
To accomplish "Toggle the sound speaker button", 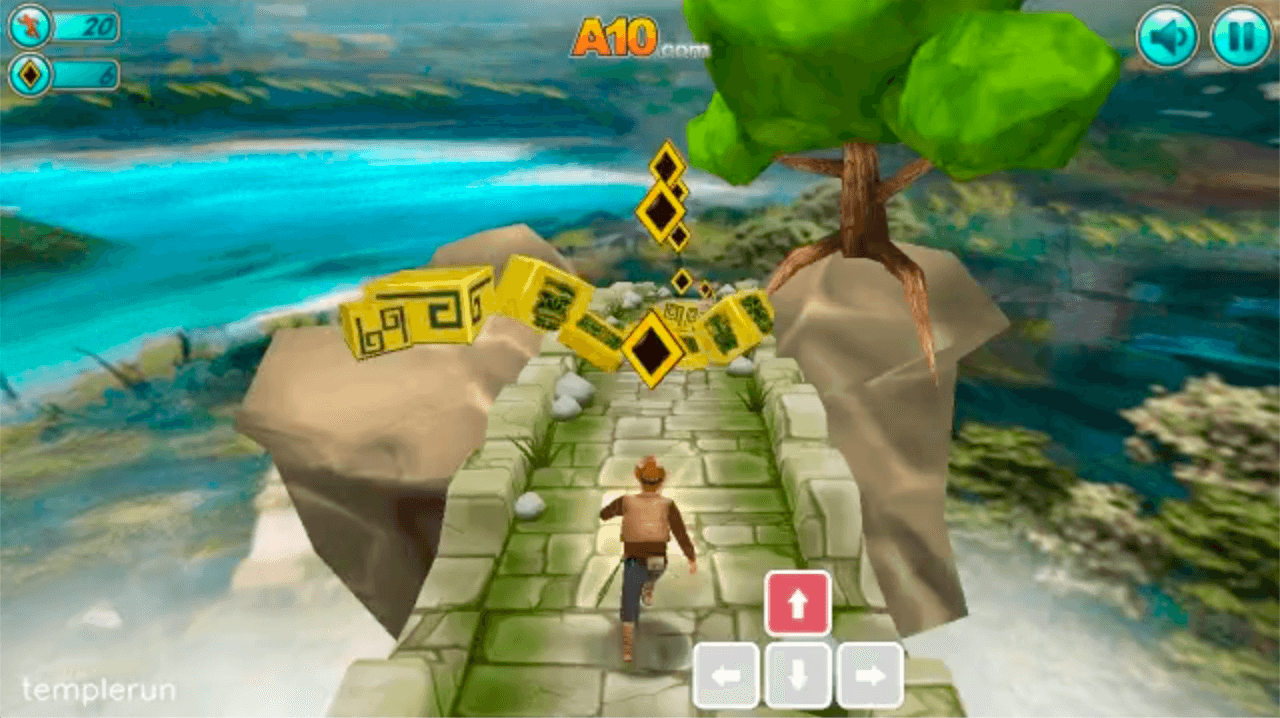I will coord(1167,38).
